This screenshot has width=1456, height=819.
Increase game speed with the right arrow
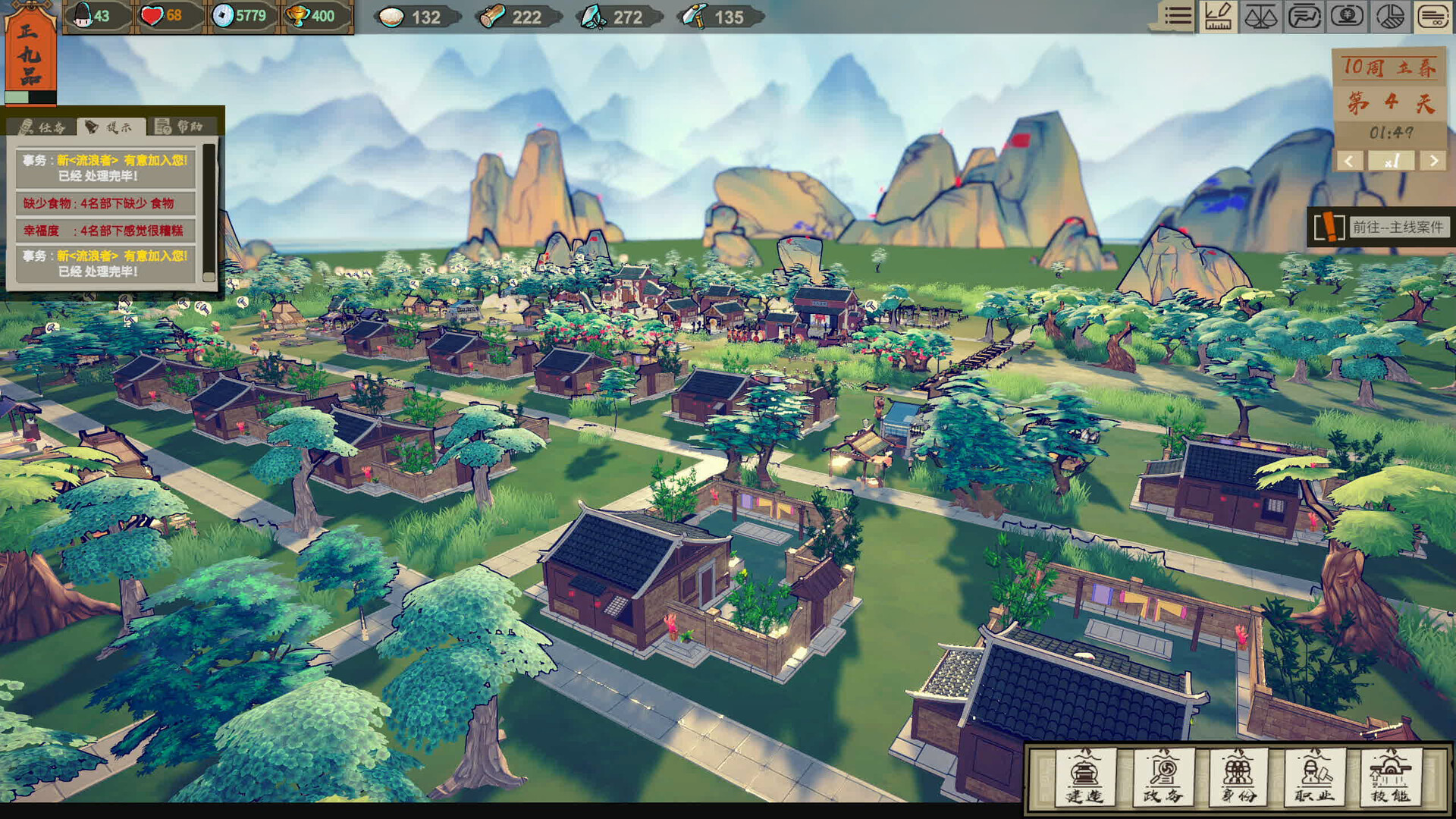tap(1433, 161)
